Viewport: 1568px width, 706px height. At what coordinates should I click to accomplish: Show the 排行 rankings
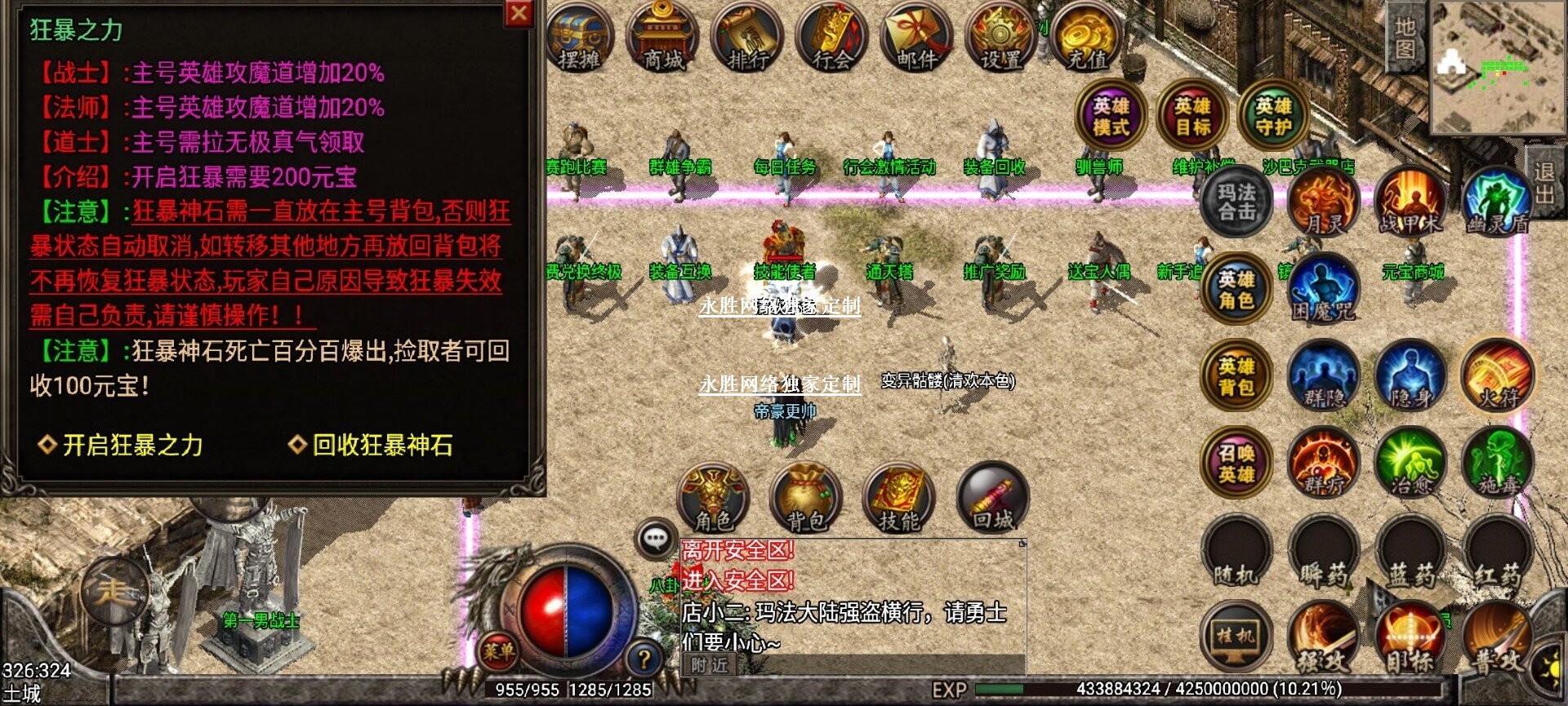(747, 38)
